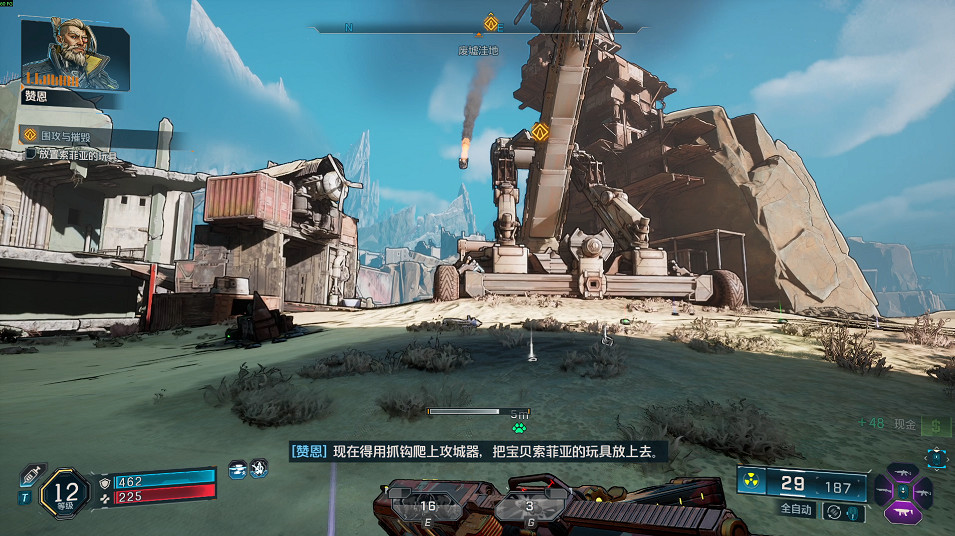Click the action skill slot showing 3
Image resolution: width=955 pixels, height=536 pixels.
(x=529, y=506)
